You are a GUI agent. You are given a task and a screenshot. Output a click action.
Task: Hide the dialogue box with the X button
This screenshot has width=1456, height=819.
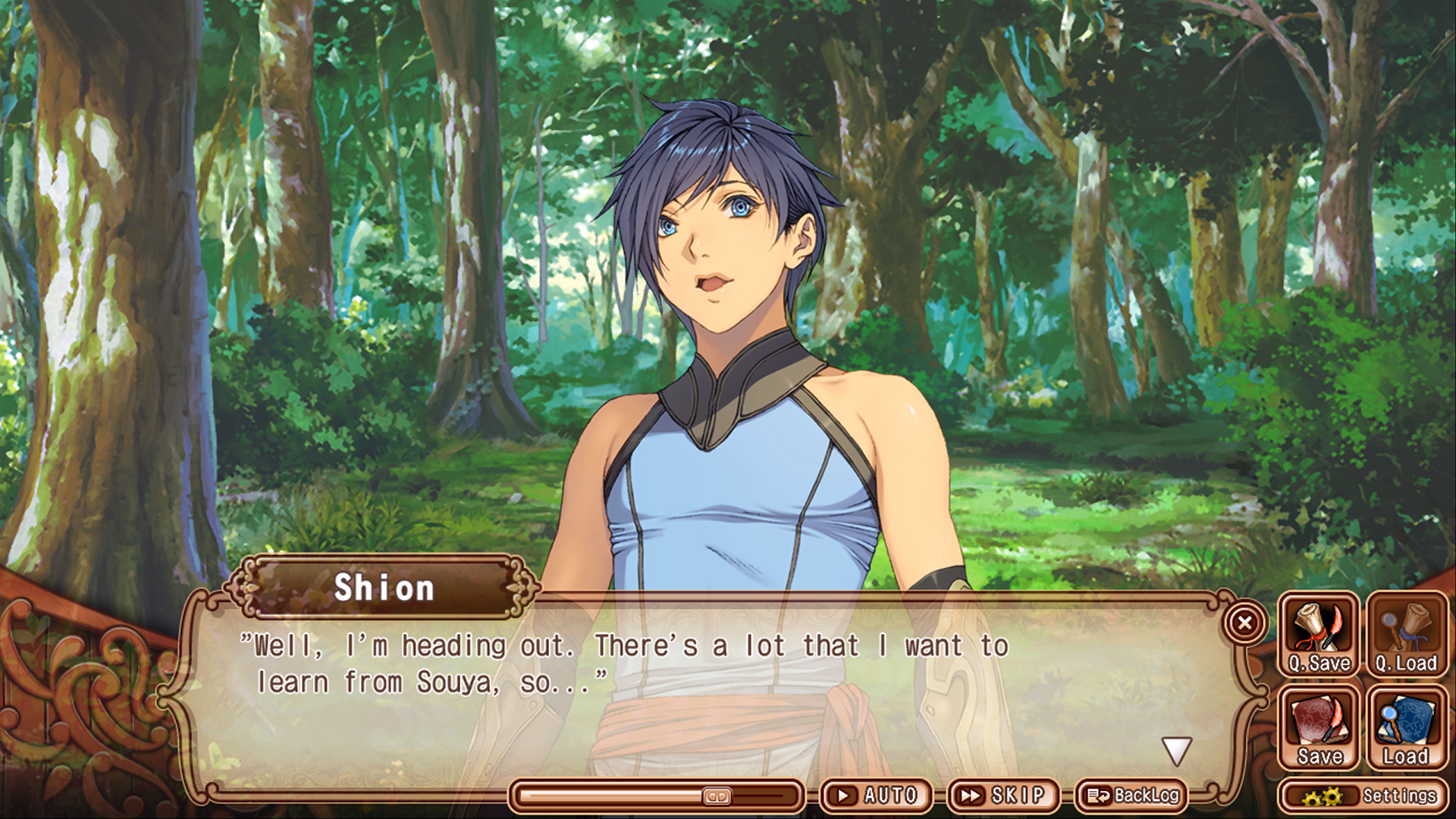pos(1246,622)
